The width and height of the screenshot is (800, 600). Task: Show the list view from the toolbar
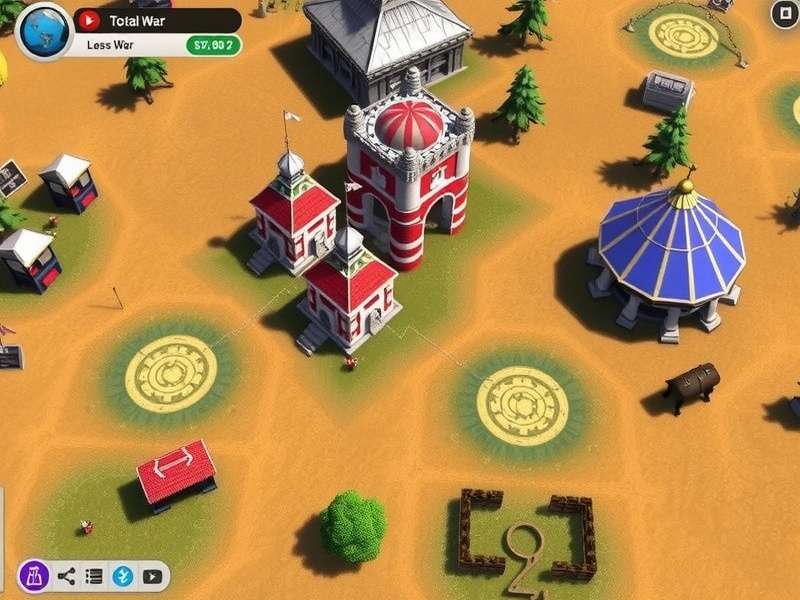94,576
